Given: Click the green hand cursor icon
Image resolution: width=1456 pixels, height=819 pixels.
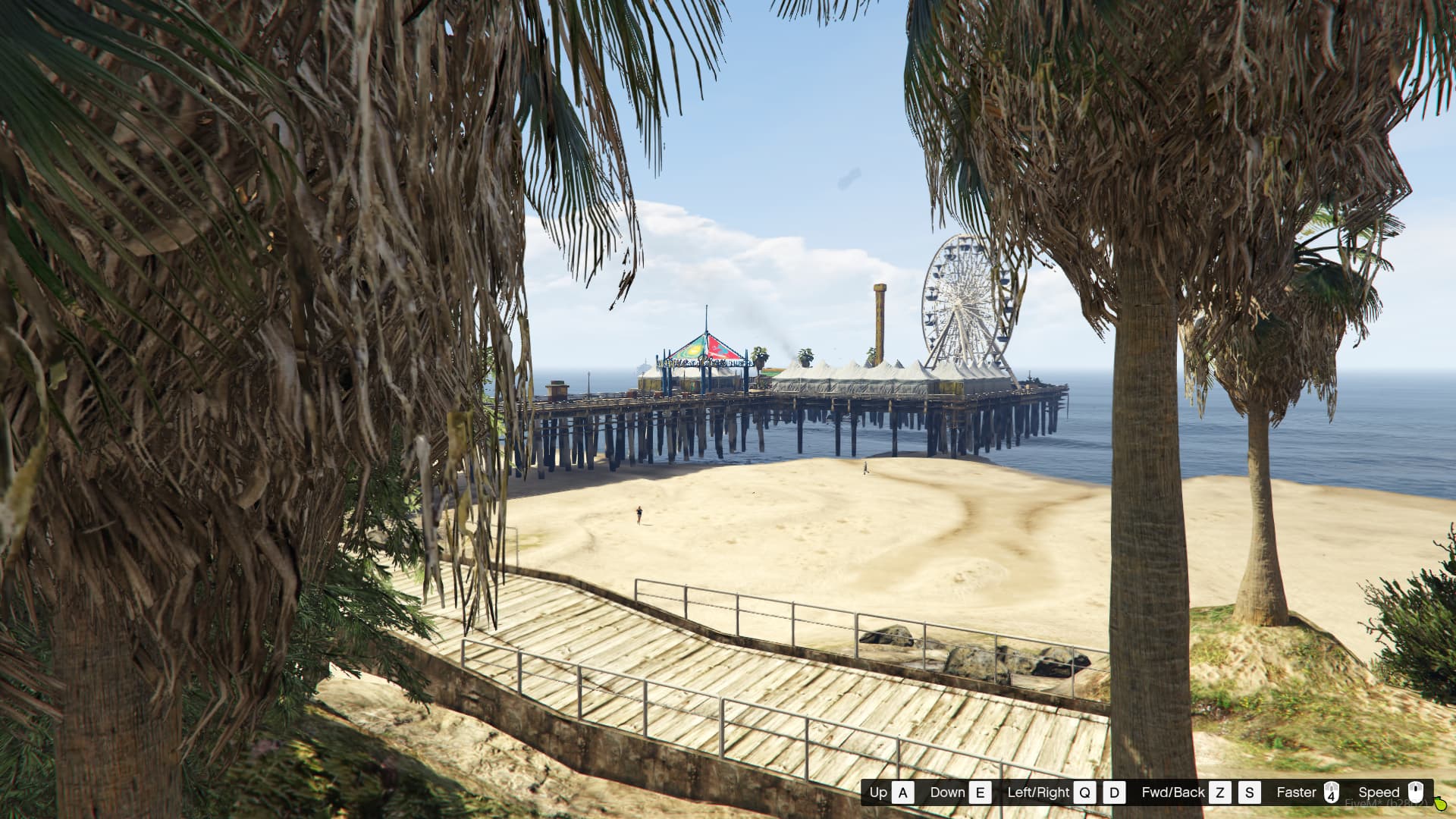Looking at the screenshot, I should pyautogui.click(x=1441, y=805).
